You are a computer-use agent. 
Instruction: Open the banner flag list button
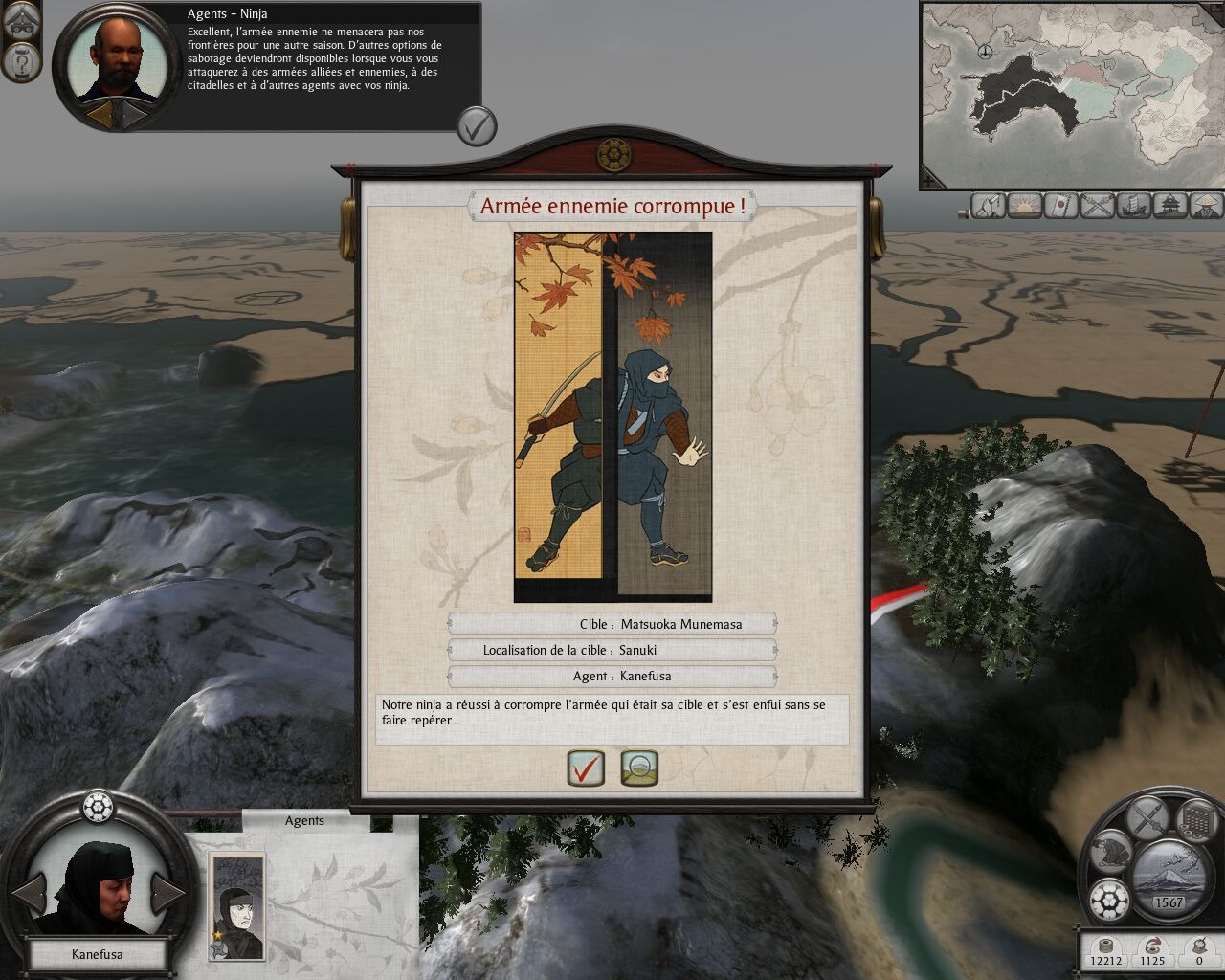1062,205
